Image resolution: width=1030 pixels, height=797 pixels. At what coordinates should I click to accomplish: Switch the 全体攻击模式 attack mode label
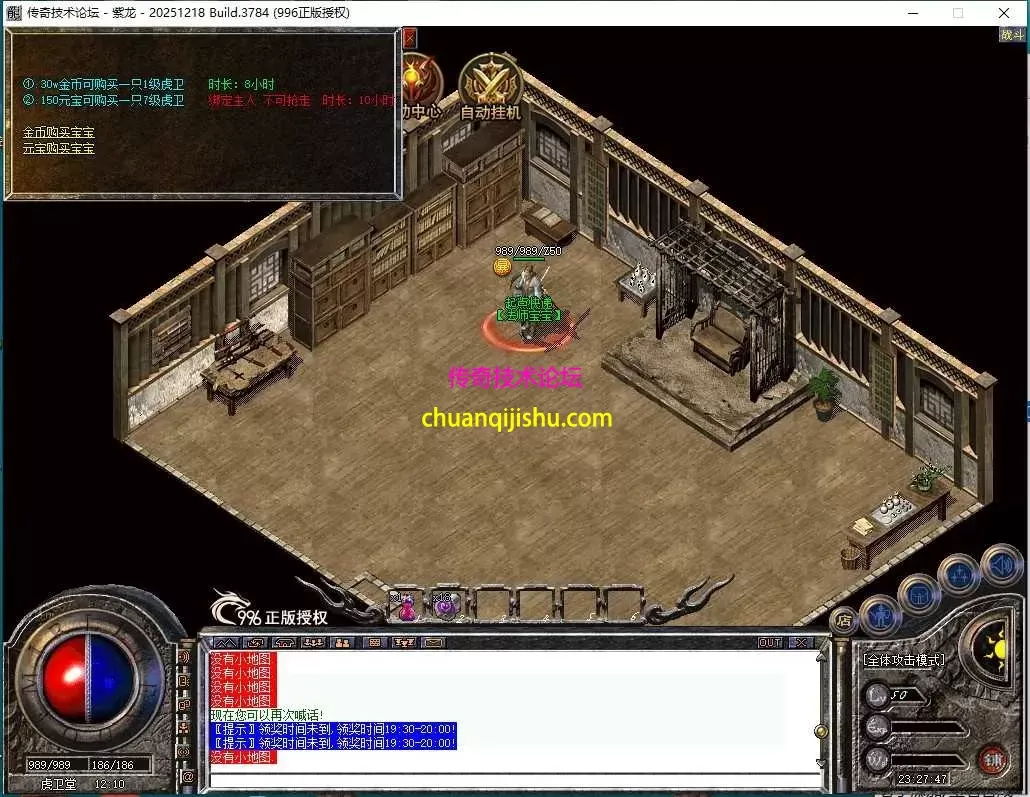pyautogui.click(x=904, y=660)
